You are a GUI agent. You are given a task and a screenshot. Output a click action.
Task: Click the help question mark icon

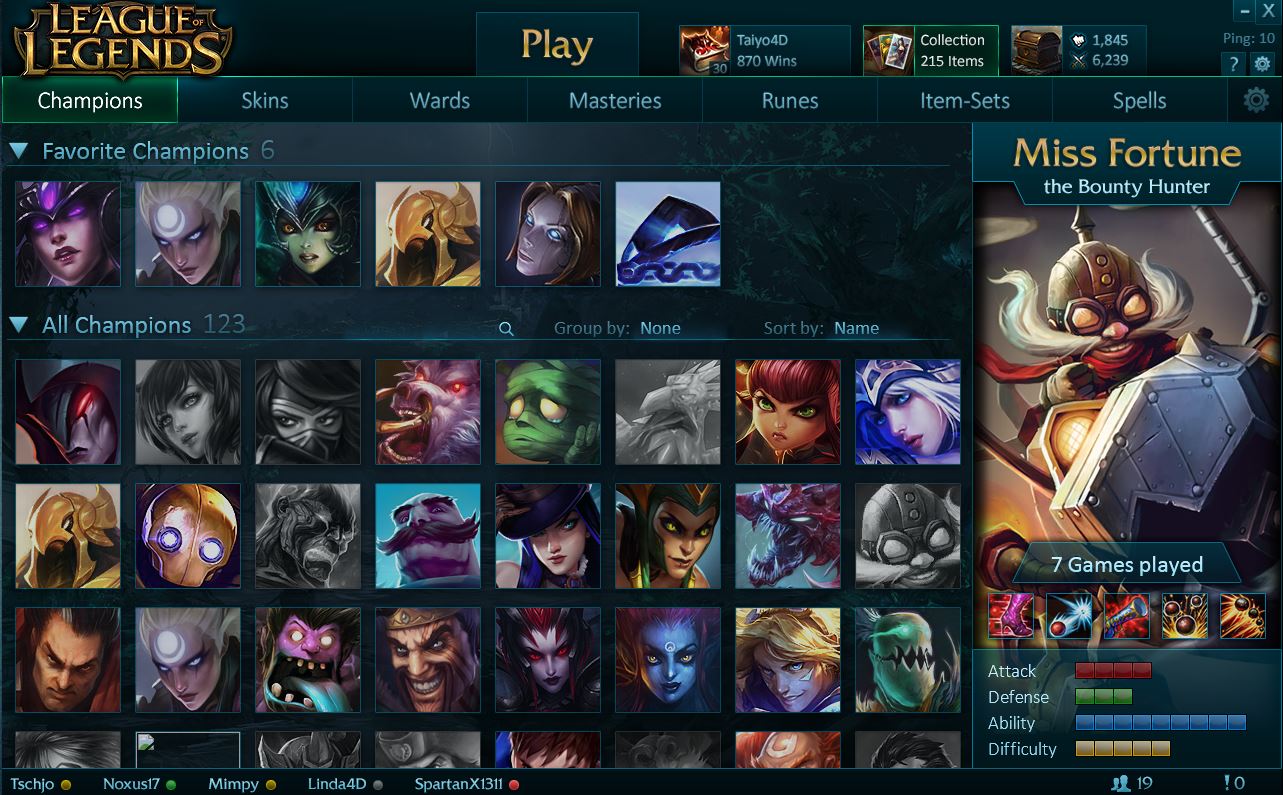click(1233, 63)
